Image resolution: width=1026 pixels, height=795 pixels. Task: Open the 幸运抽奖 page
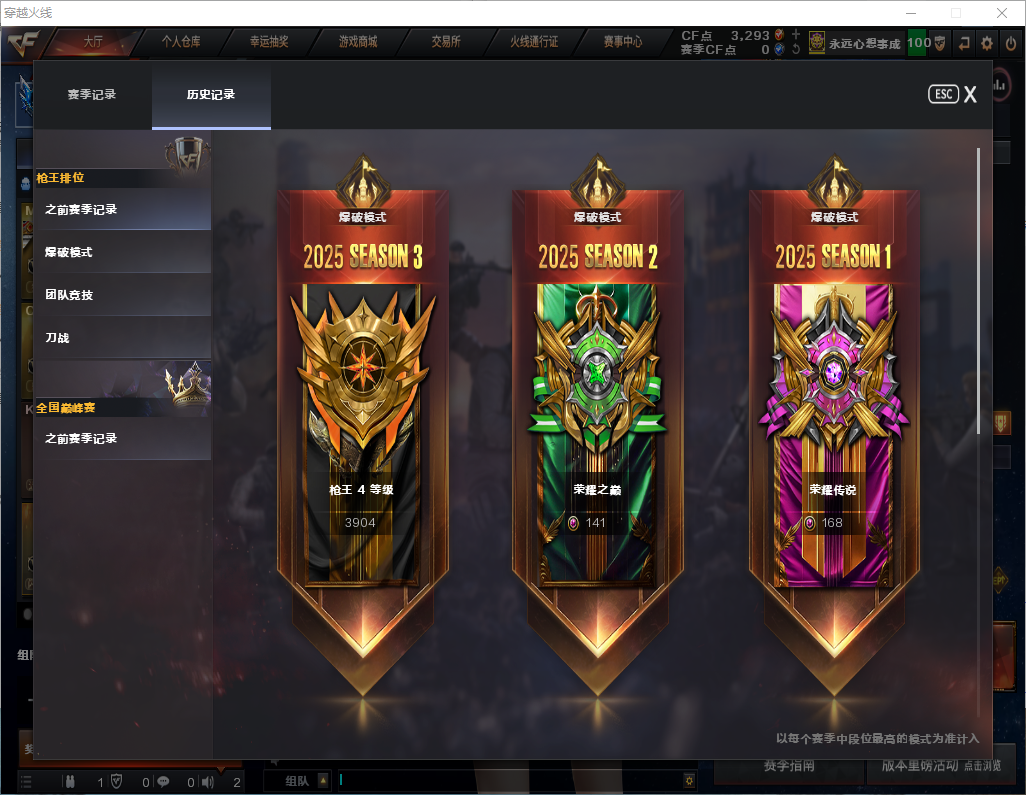click(x=269, y=42)
